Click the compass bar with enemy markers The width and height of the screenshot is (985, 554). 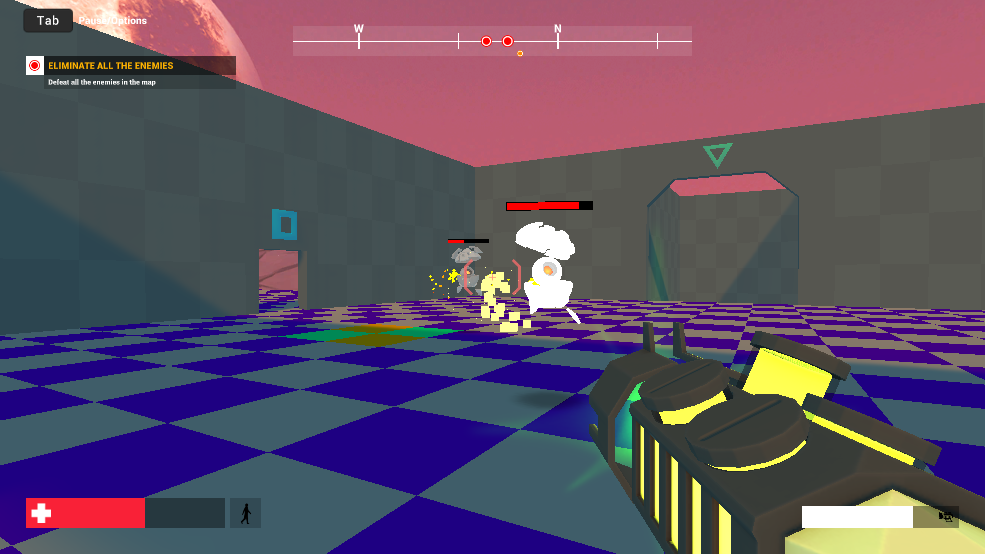(x=492, y=41)
